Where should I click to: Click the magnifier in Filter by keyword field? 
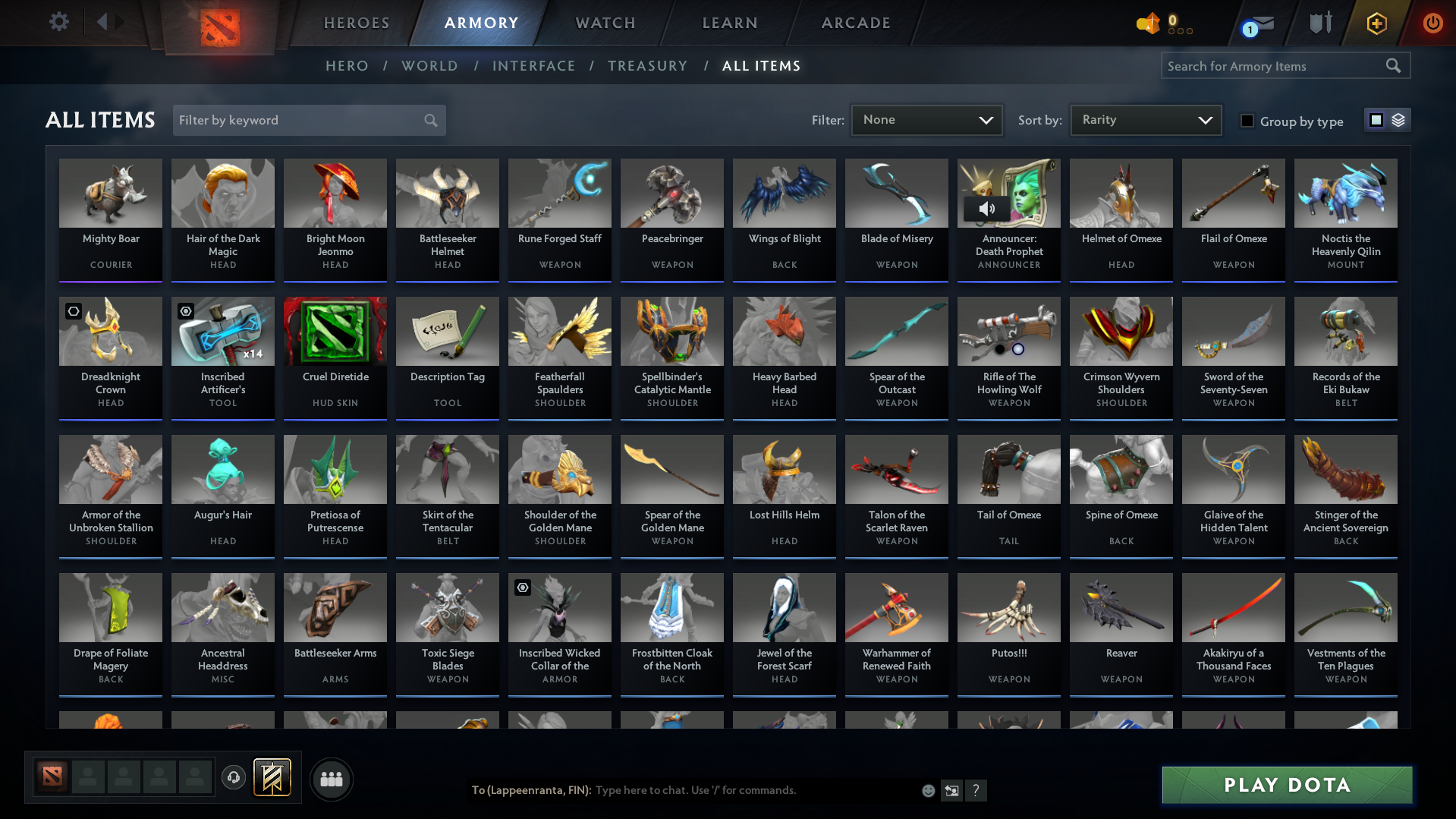(x=429, y=120)
